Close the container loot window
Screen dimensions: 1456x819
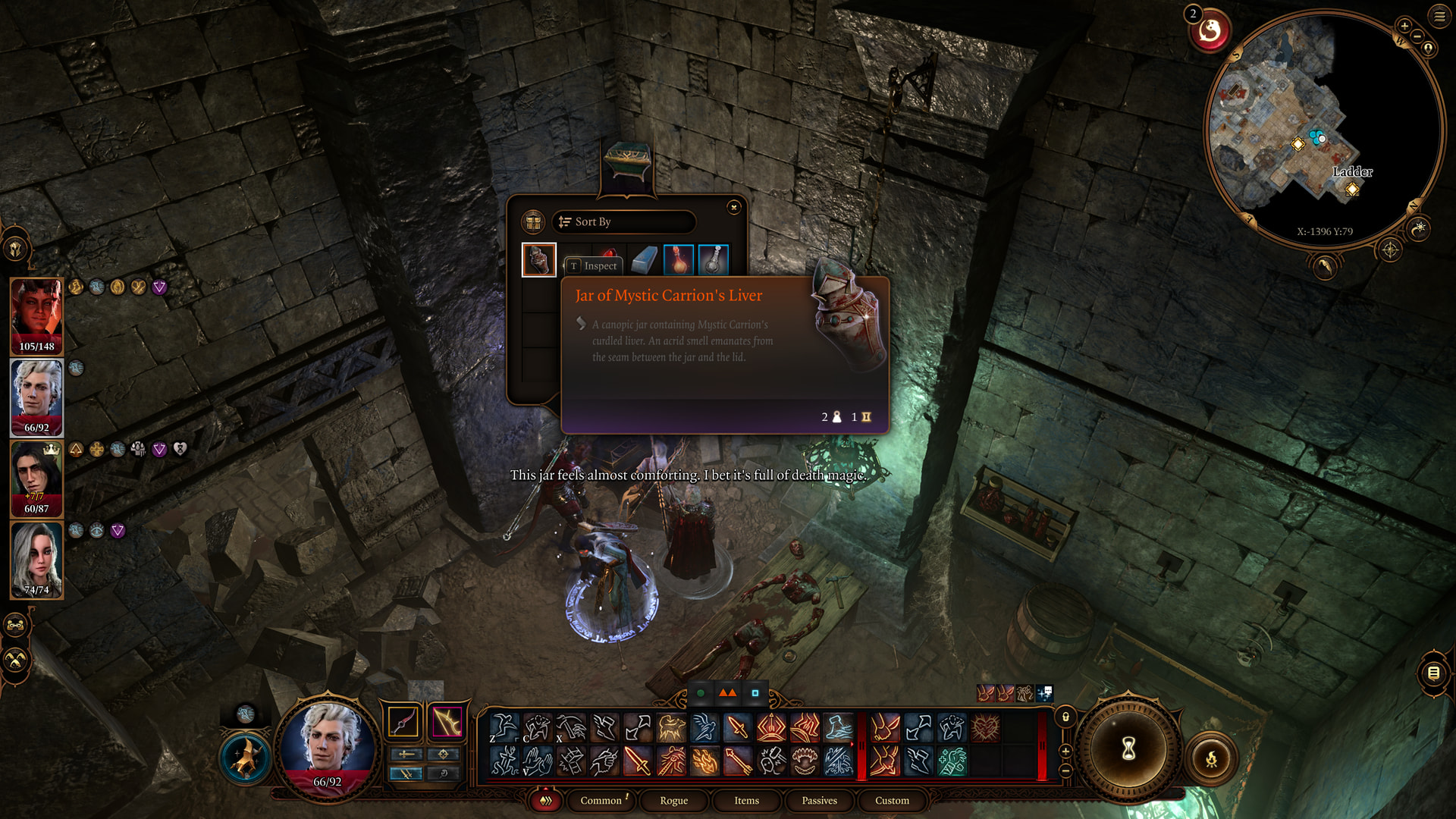[x=733, y=207]
